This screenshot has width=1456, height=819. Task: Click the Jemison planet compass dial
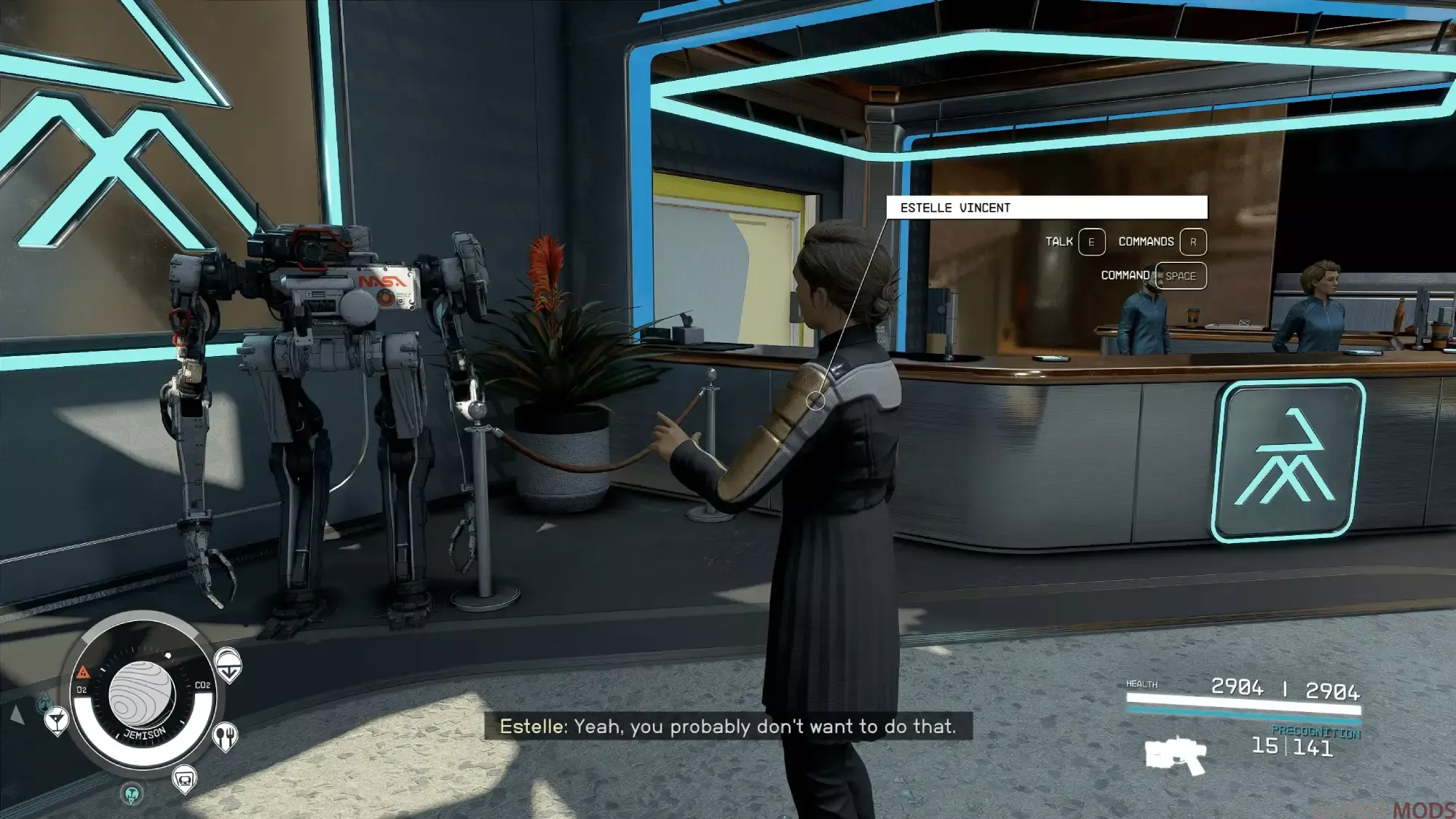(143, 694)
